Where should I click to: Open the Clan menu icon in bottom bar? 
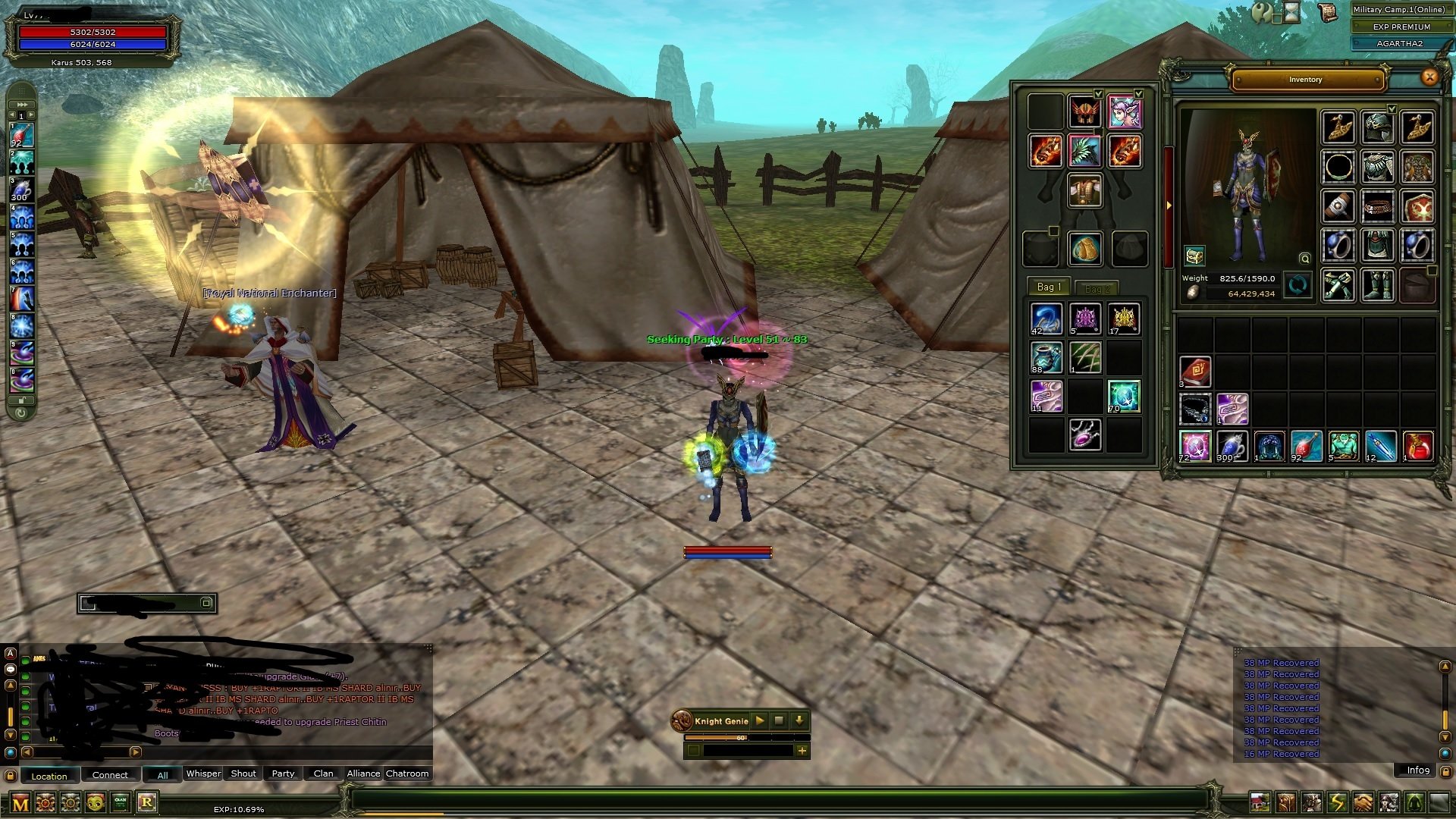point(120,802)
